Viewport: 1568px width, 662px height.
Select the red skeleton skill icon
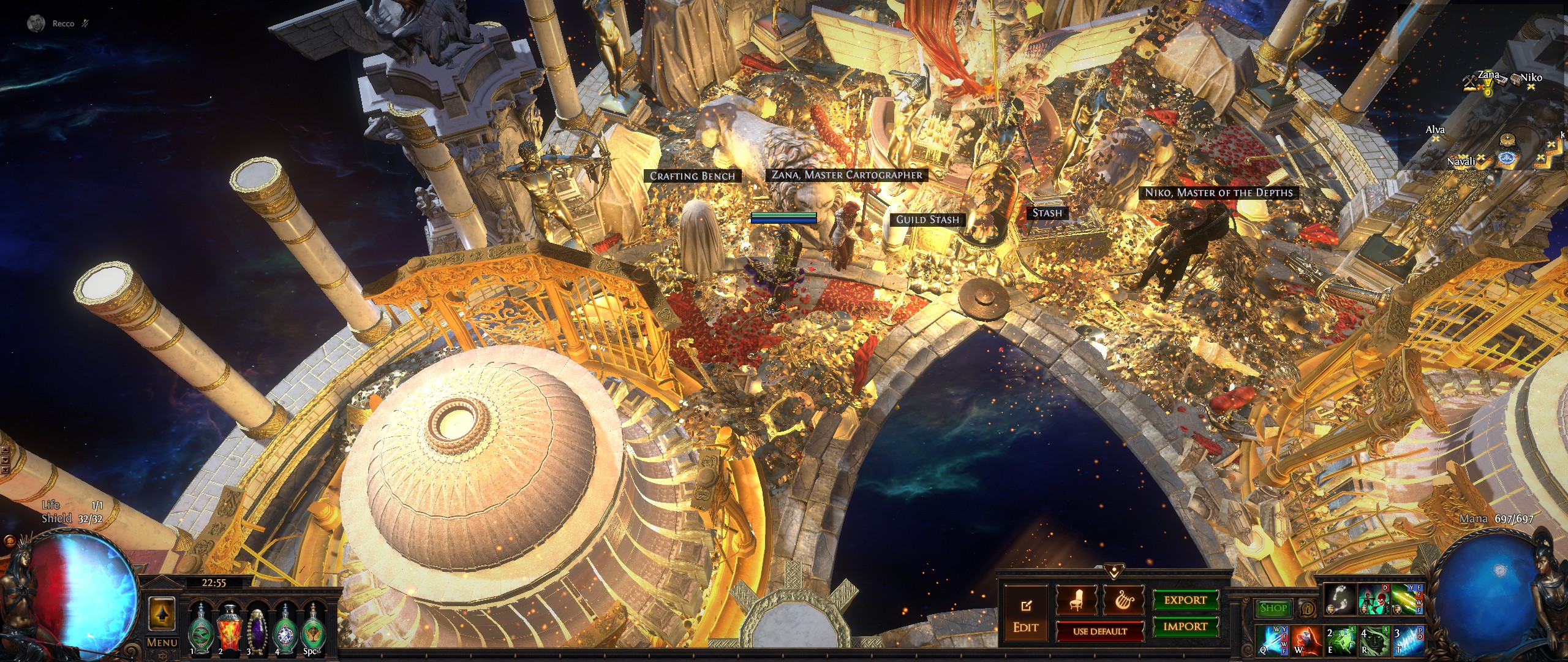tap(1373, 599)
